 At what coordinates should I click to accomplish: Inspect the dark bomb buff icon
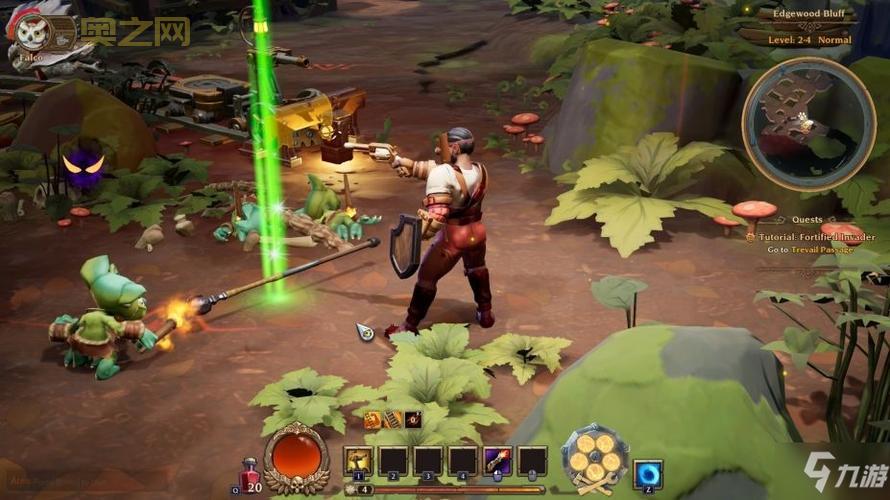coord(412,420)
